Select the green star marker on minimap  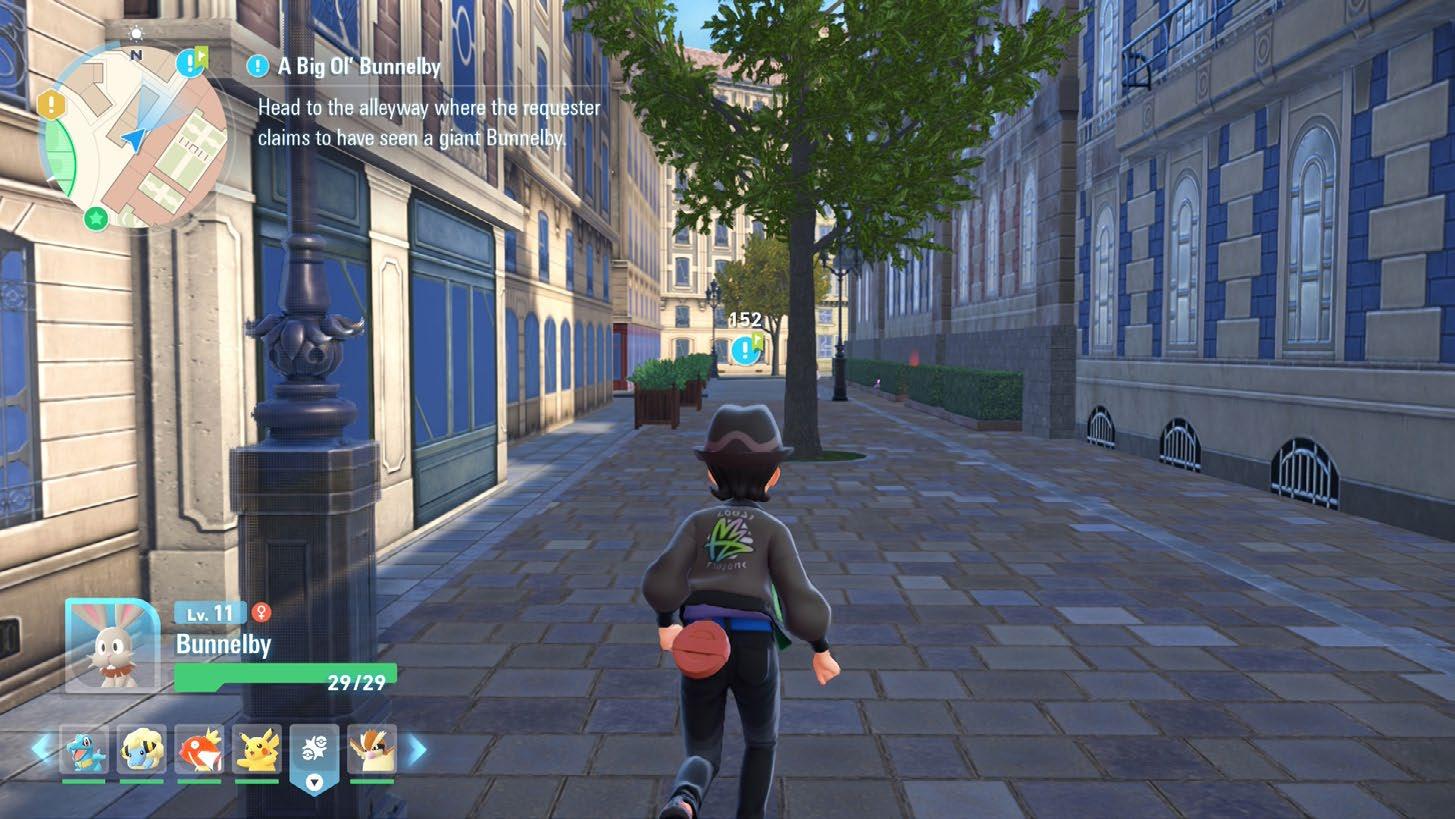coord(96,217)
